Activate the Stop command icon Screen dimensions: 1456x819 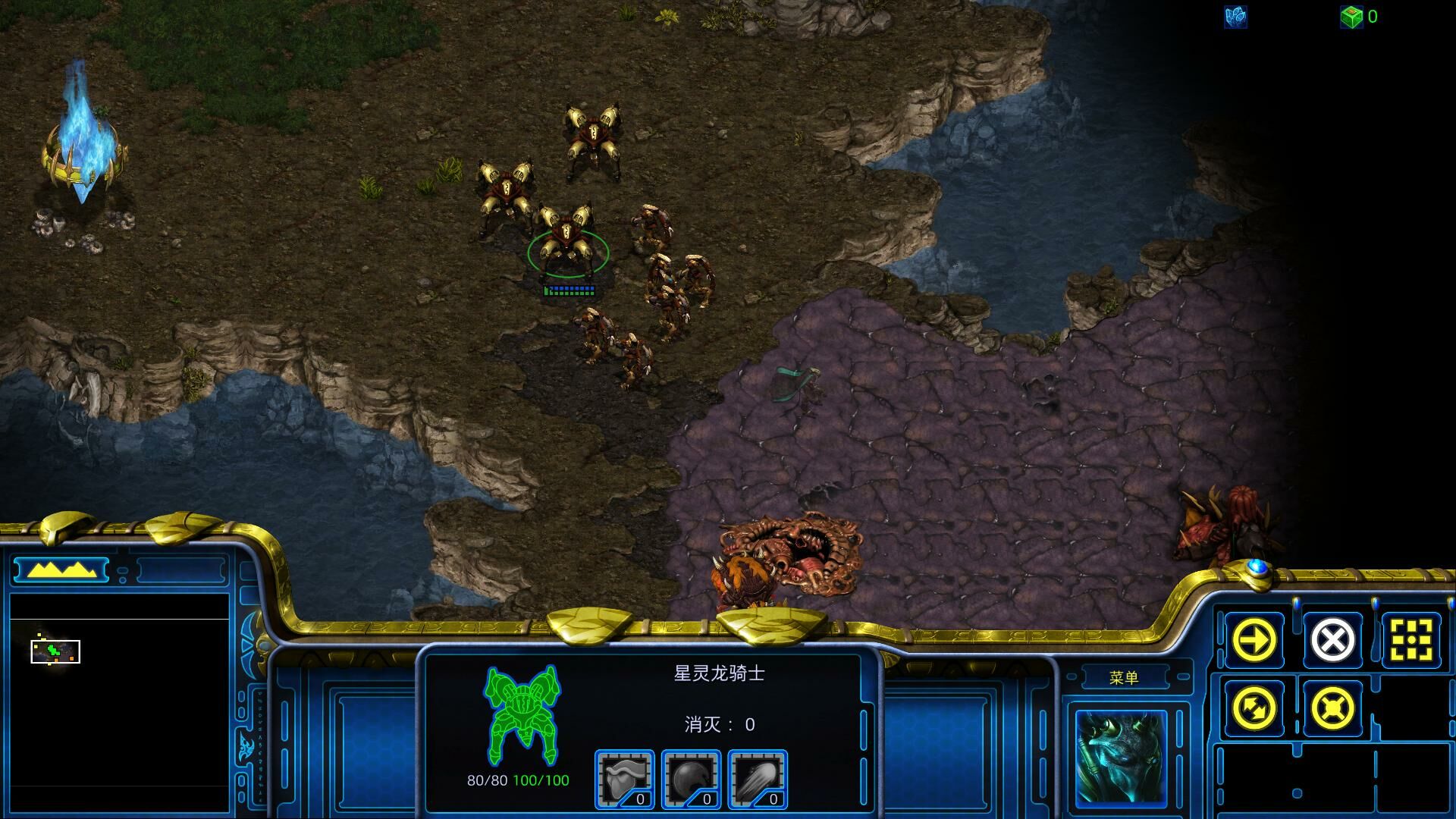[1332, 640]
